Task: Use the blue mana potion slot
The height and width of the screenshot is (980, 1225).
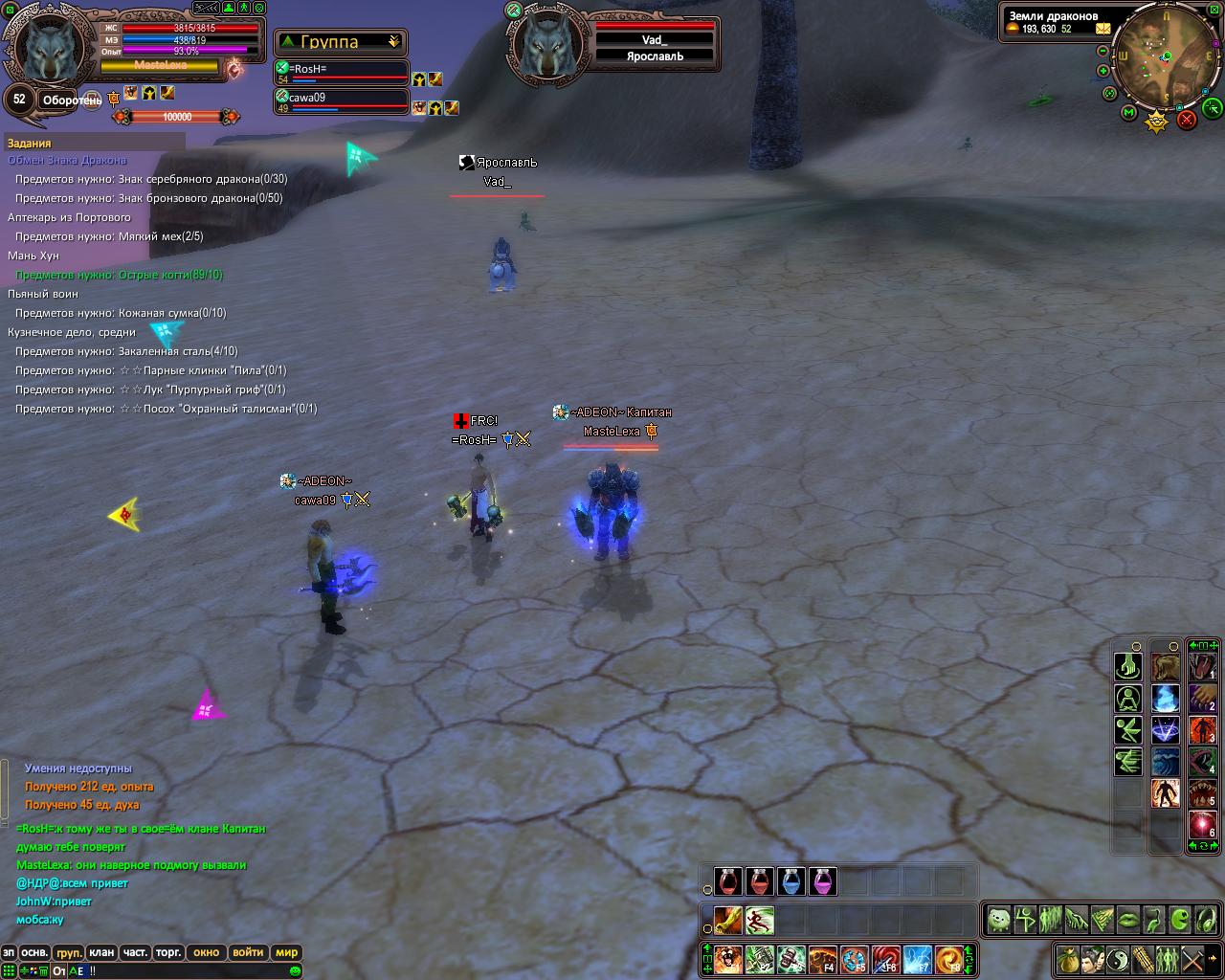Action: click(791, 880)
